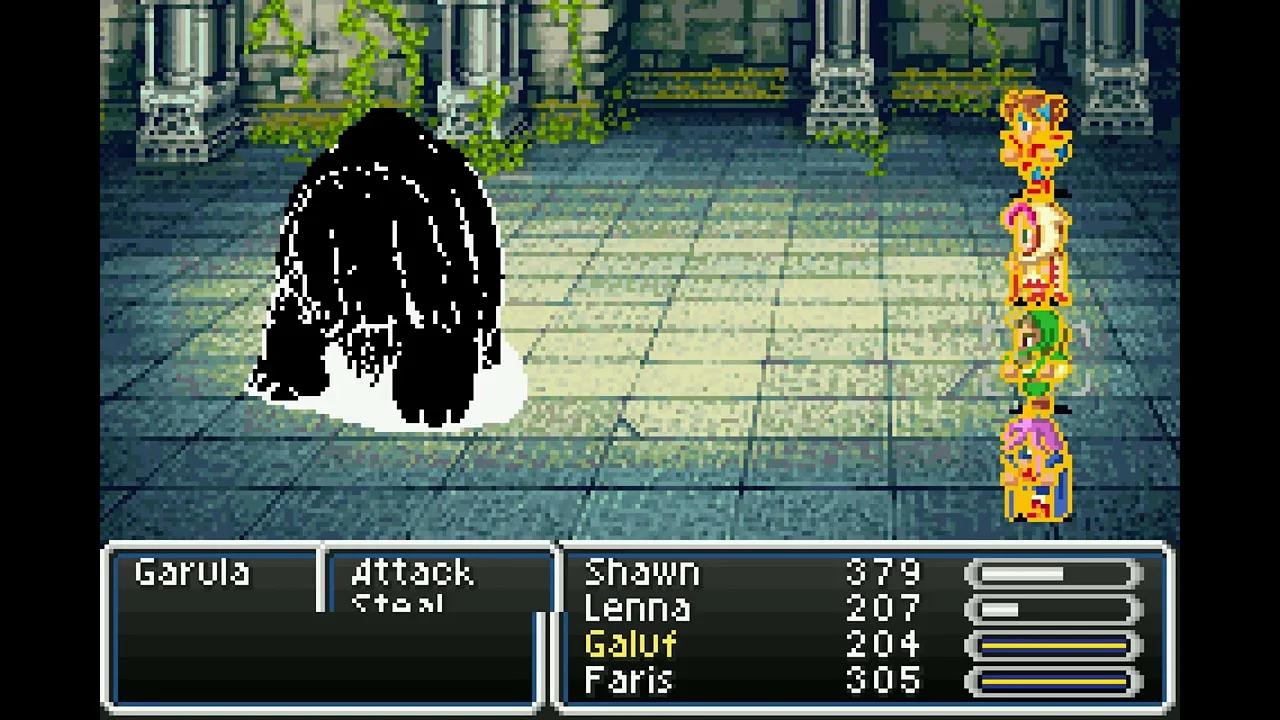Click Lenna's name in the party list
This screenshot has height=720, width=1280.
click(639, 608)
